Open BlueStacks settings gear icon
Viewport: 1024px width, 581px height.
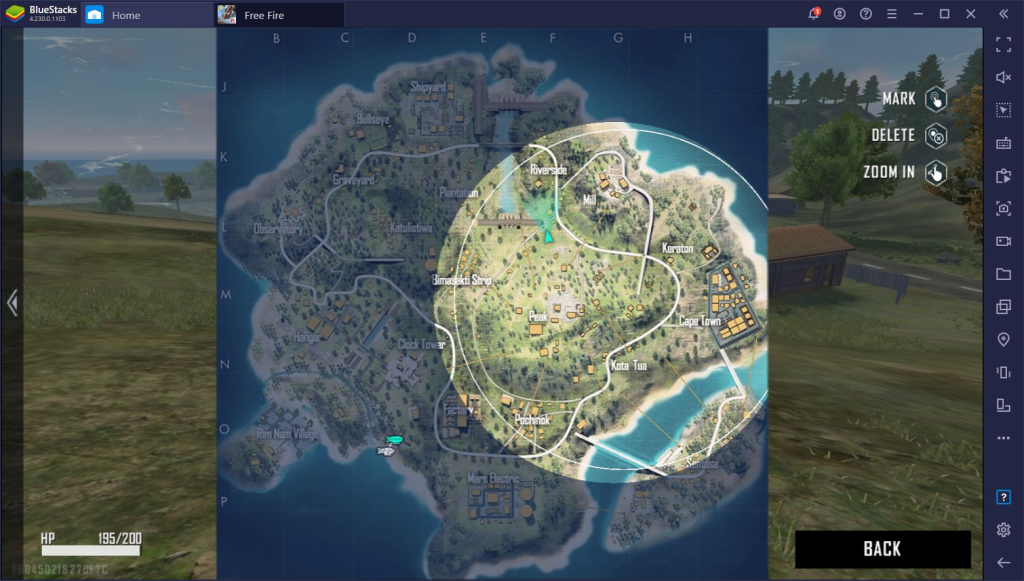[1003, 529]
